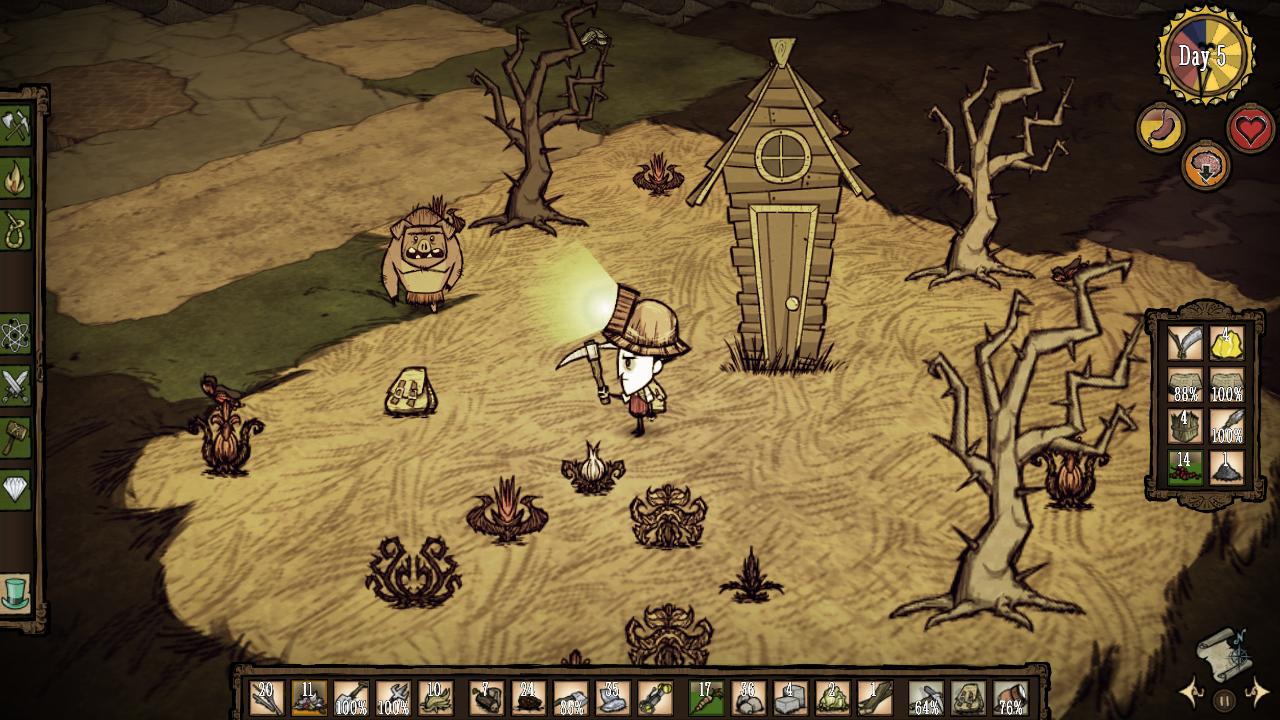Select the equipped backpack slot

968,698
